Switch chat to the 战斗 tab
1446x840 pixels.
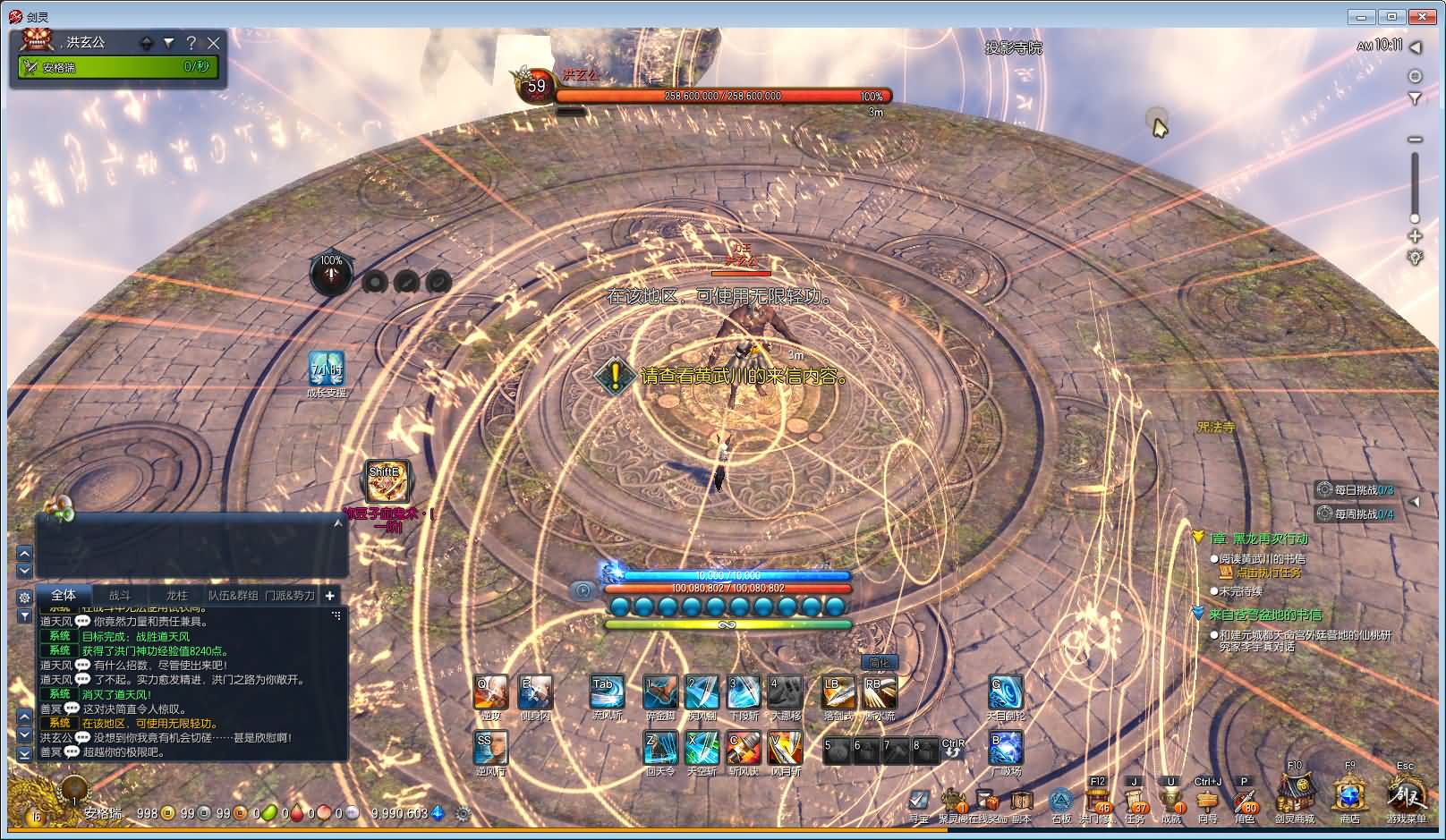(x=120, y=595)
